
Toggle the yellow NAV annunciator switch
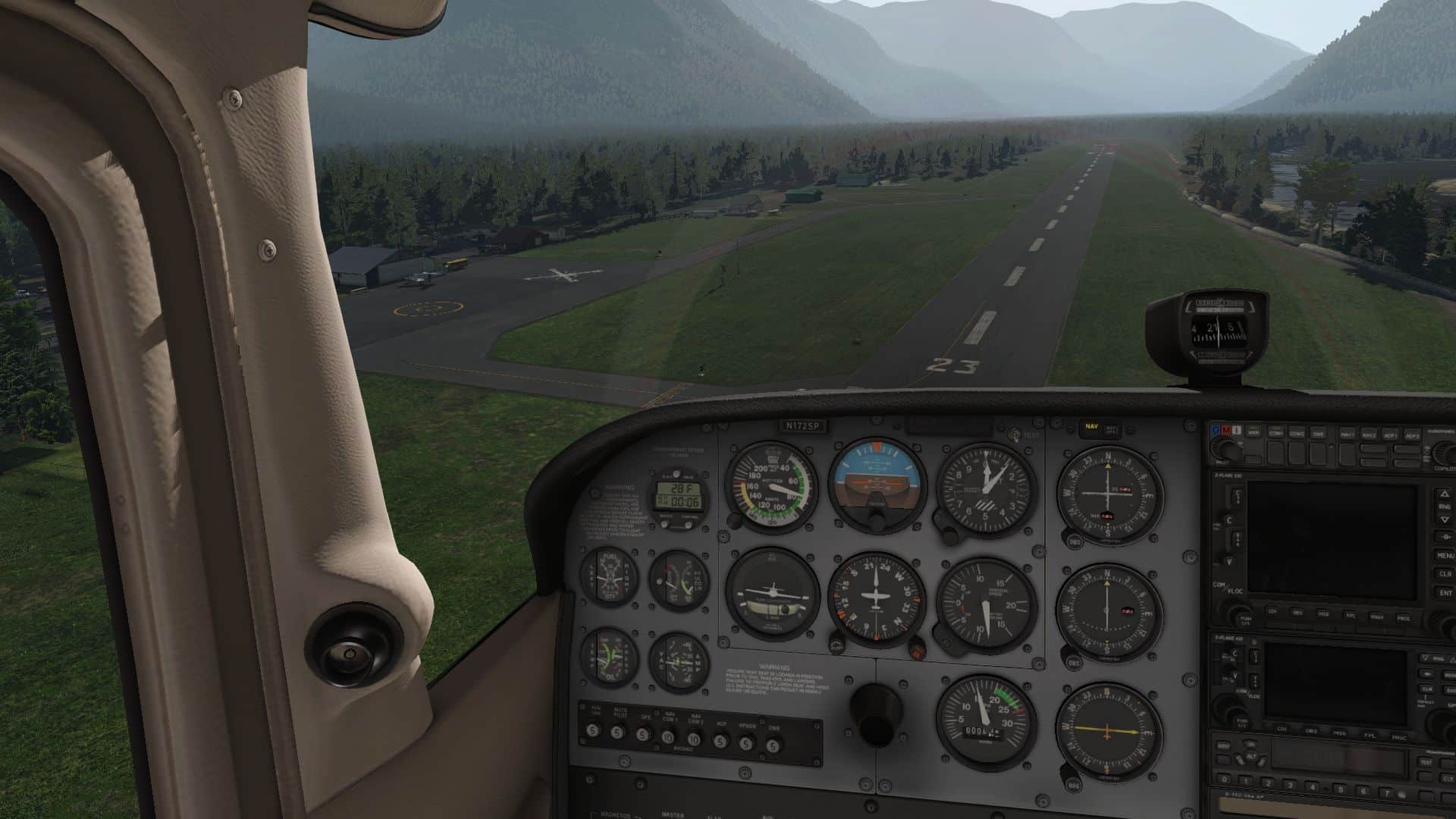[x=1091, y=427]
